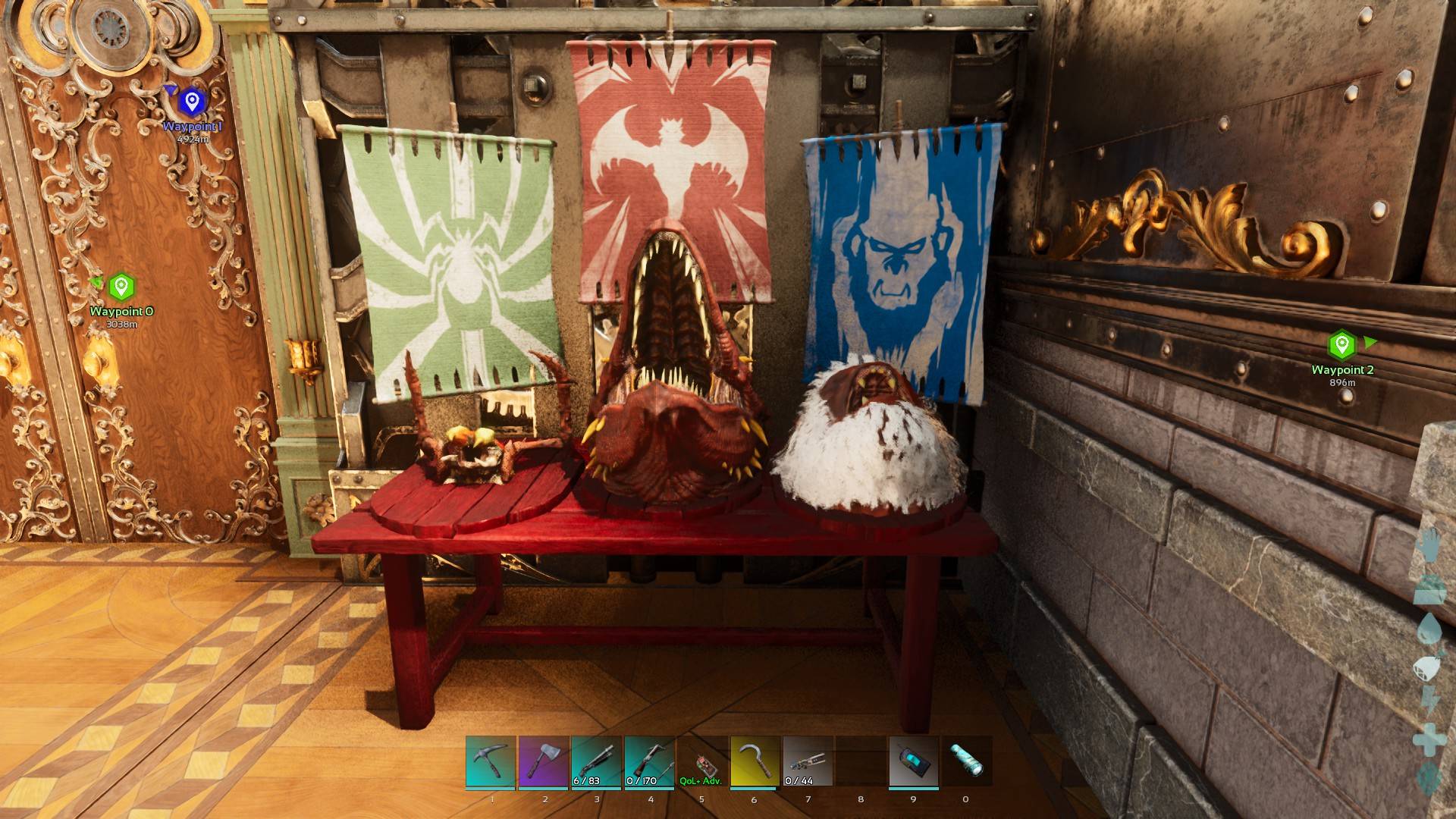Image resolution: width=1456 pixels, height=819 pixels.
Task: Click the water droplet status icon
Action: pos(1430,629)
